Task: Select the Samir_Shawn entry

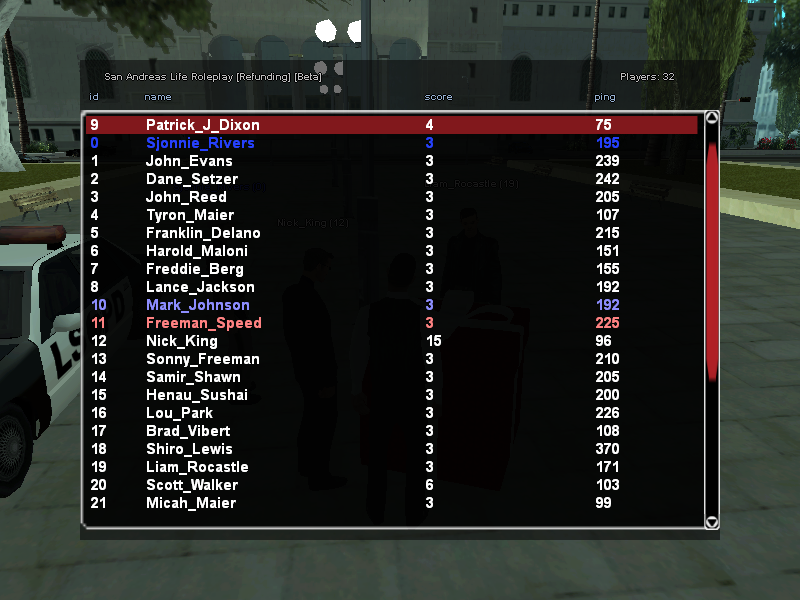Action: coord(193,377)
